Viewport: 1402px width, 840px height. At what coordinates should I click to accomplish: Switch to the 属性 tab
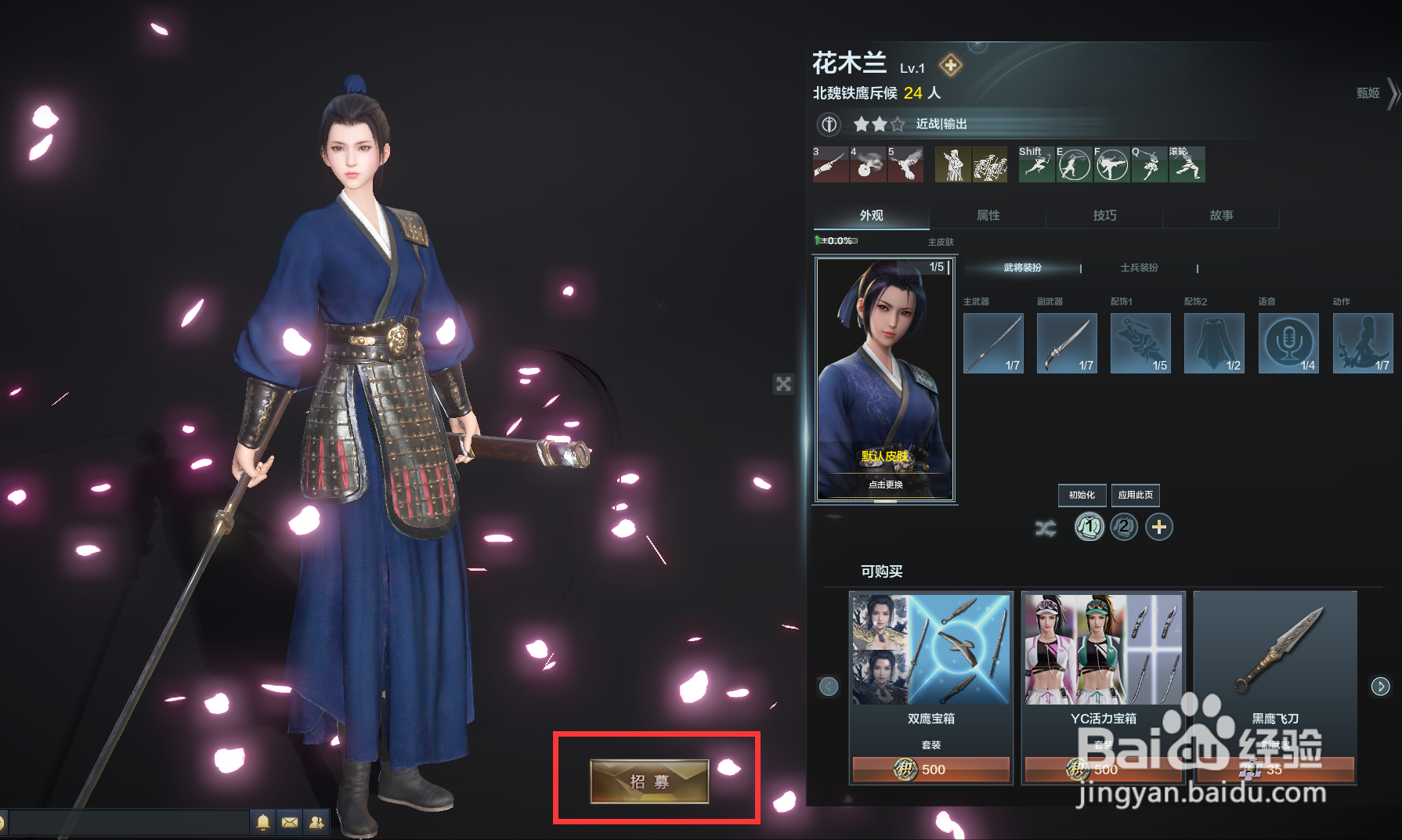tap(988, 216)
